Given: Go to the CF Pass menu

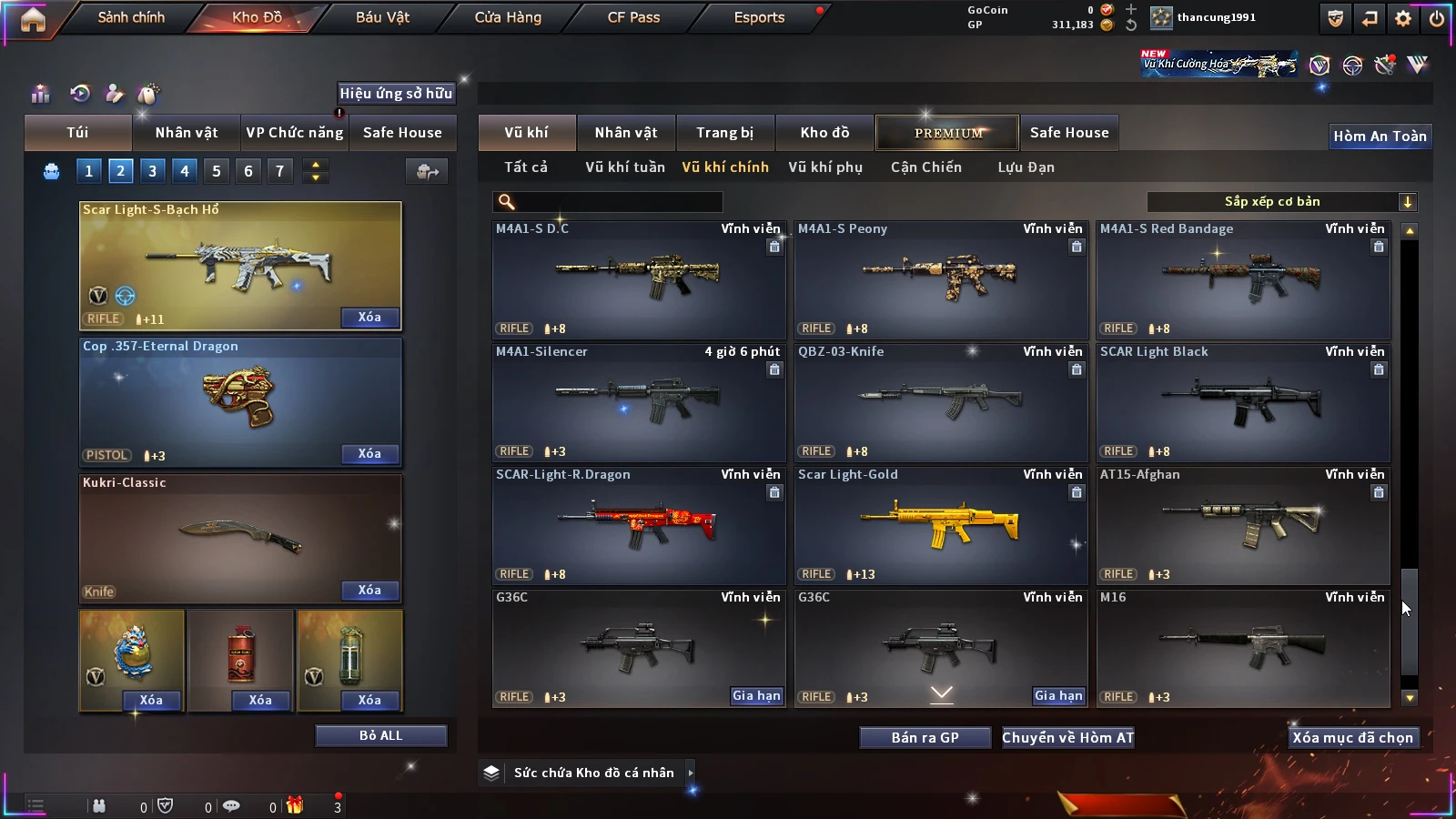Looking at the screenshot, I should (x=633, y=17).
